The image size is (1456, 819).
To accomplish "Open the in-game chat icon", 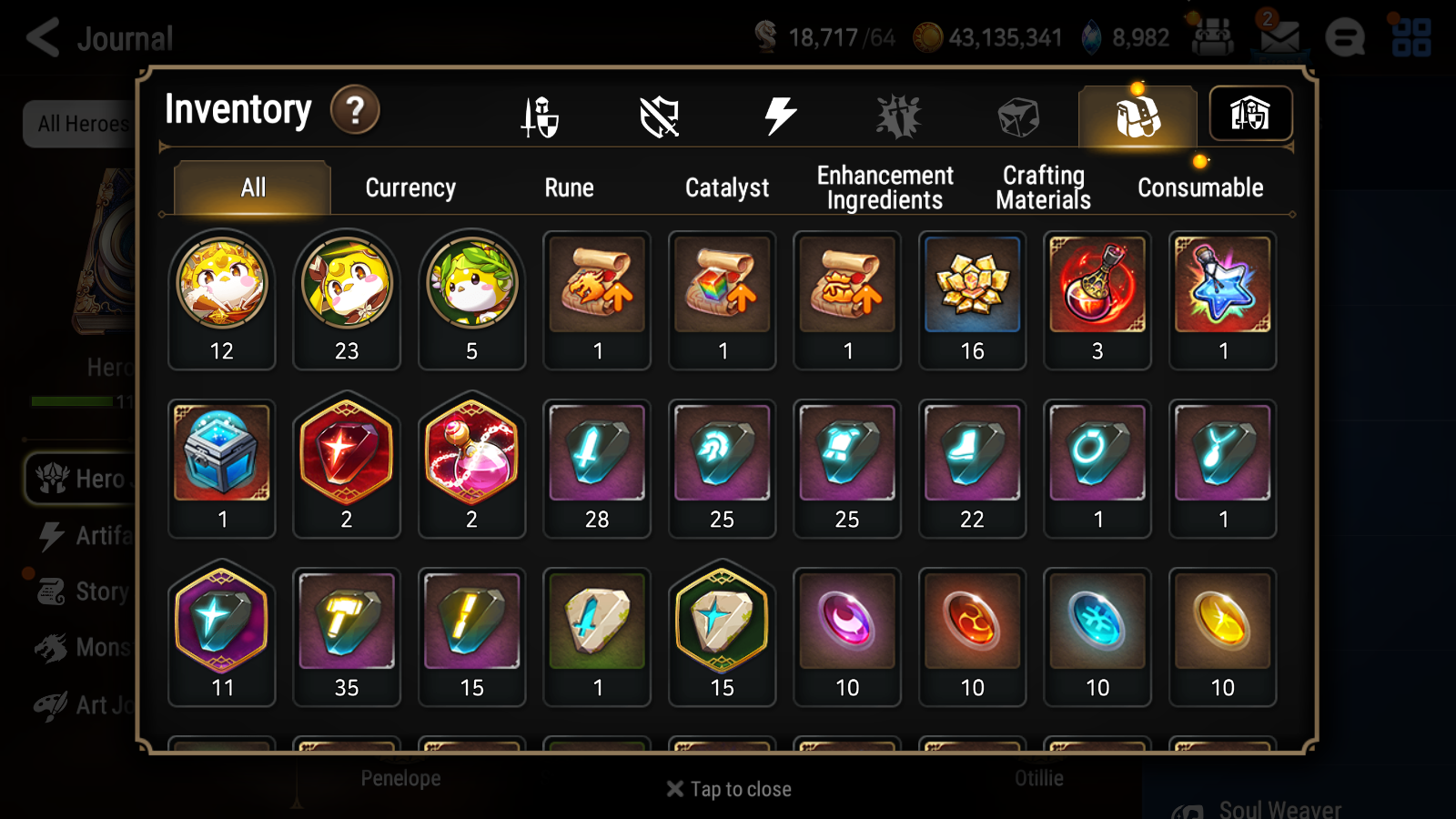I will [1345, 38].
